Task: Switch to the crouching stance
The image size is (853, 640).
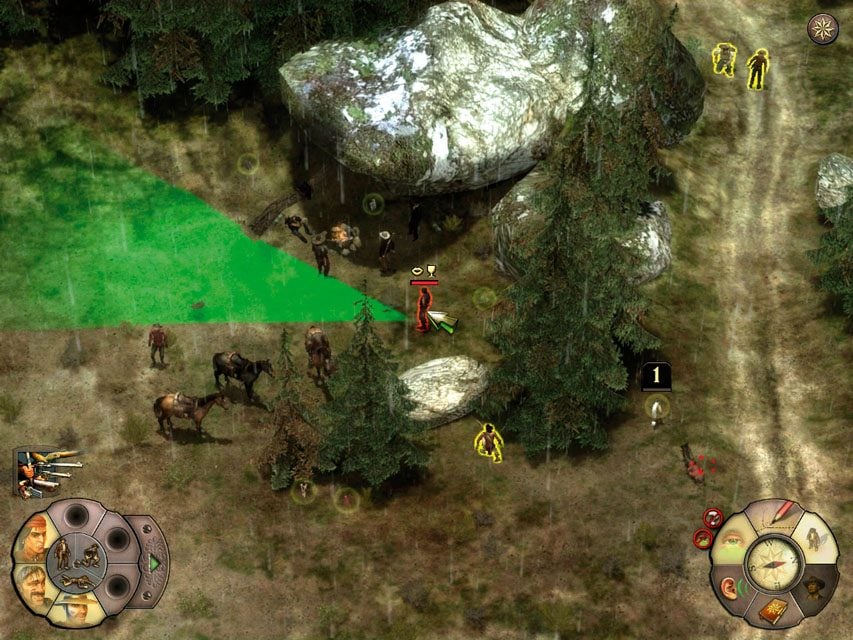Action: pyautogui.click(x=86, y=554)
